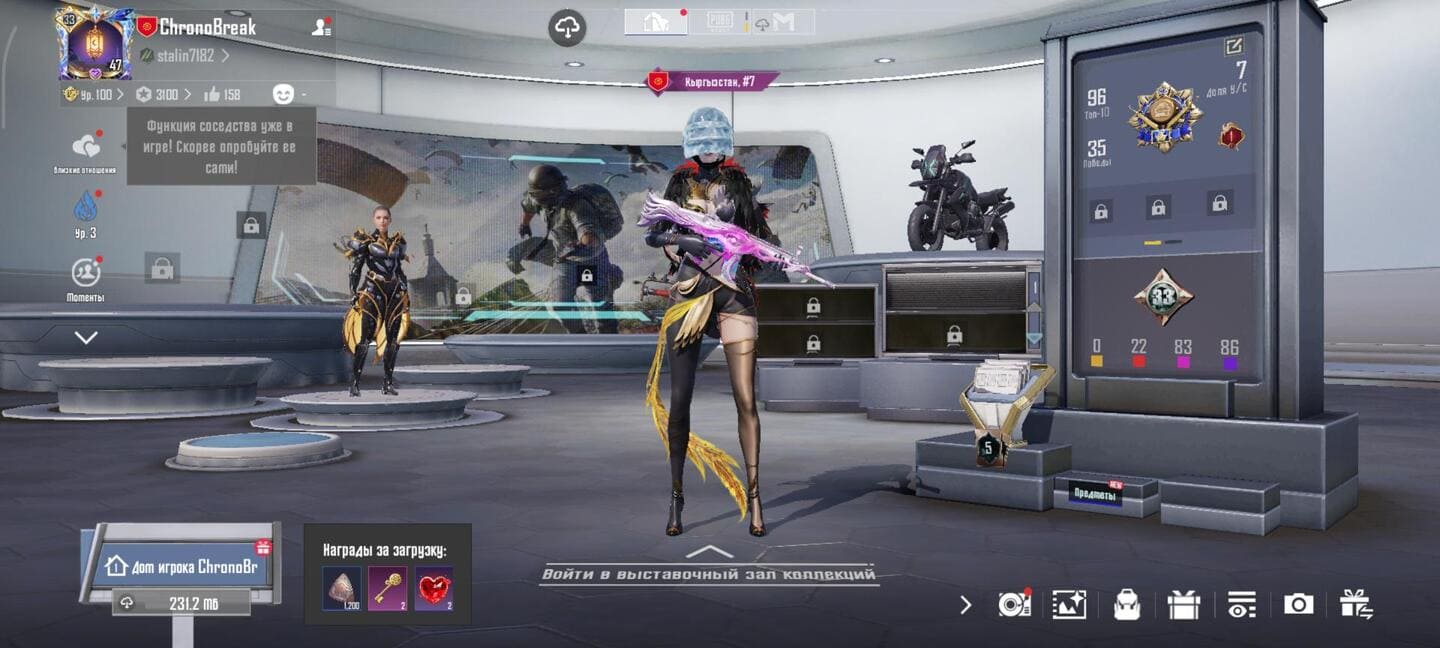Open the clan name stalin7182
Screen dimensions: 1440x648
pos(185,56)
